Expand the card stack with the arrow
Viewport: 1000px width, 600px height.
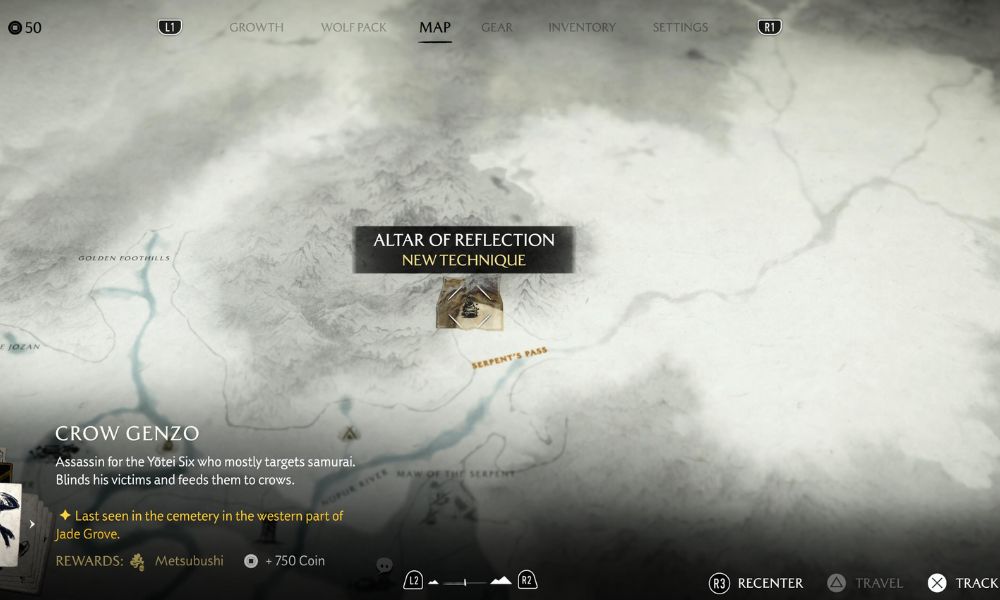(x=32, y=523)
